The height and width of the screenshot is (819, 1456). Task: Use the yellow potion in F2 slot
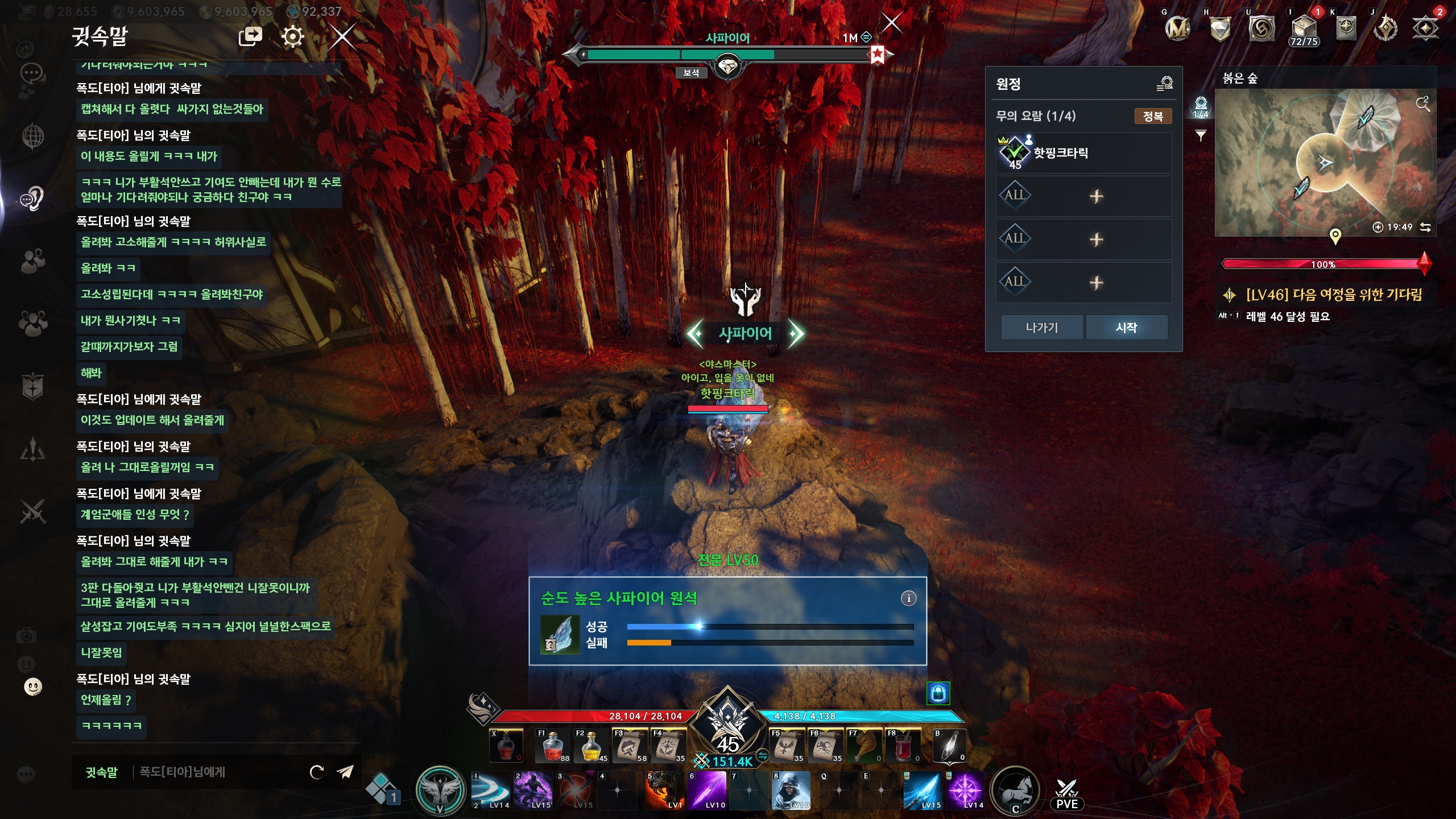click(591, 746)
